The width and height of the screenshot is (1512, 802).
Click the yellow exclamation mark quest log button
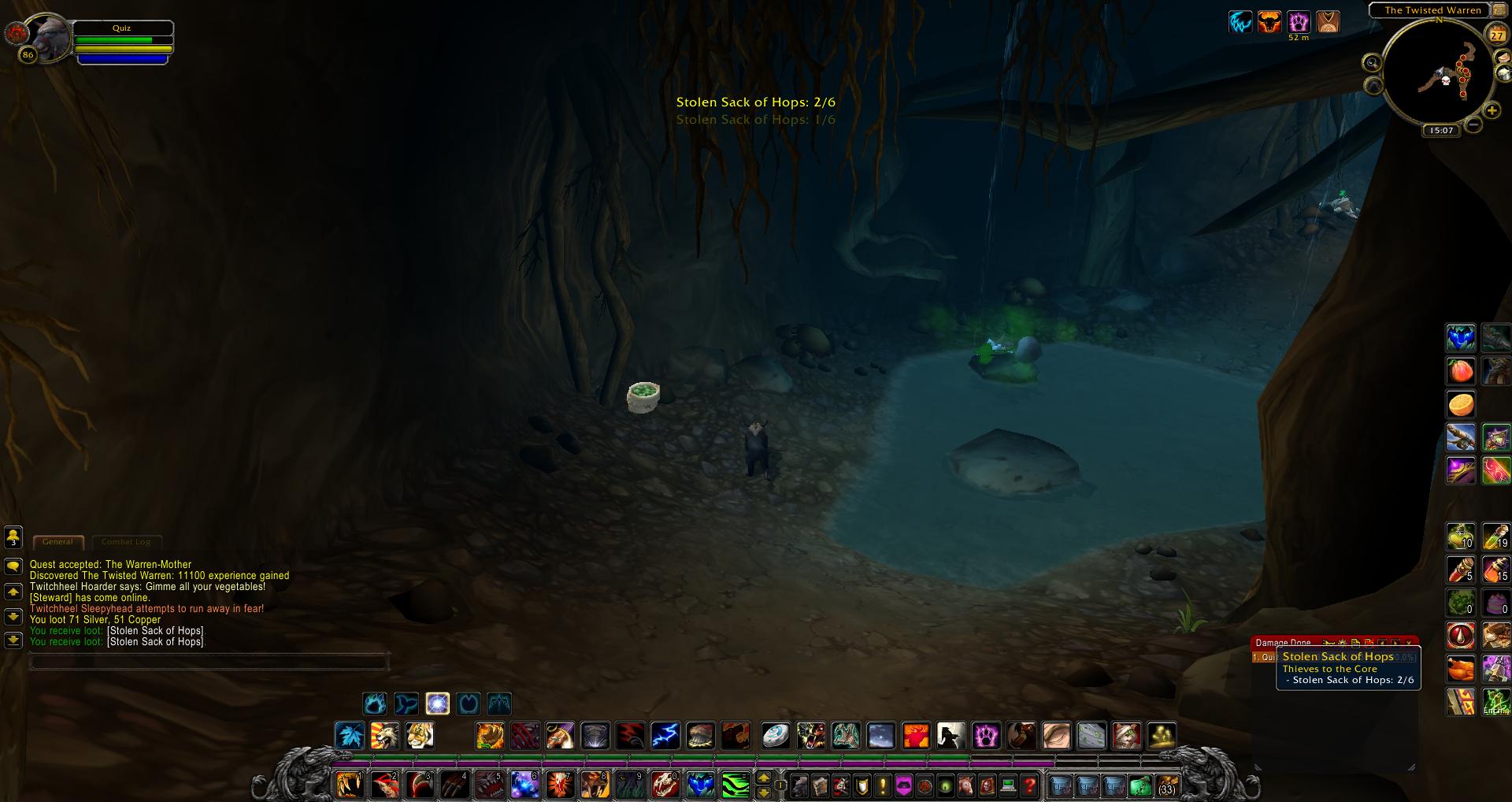click(883, 785)
